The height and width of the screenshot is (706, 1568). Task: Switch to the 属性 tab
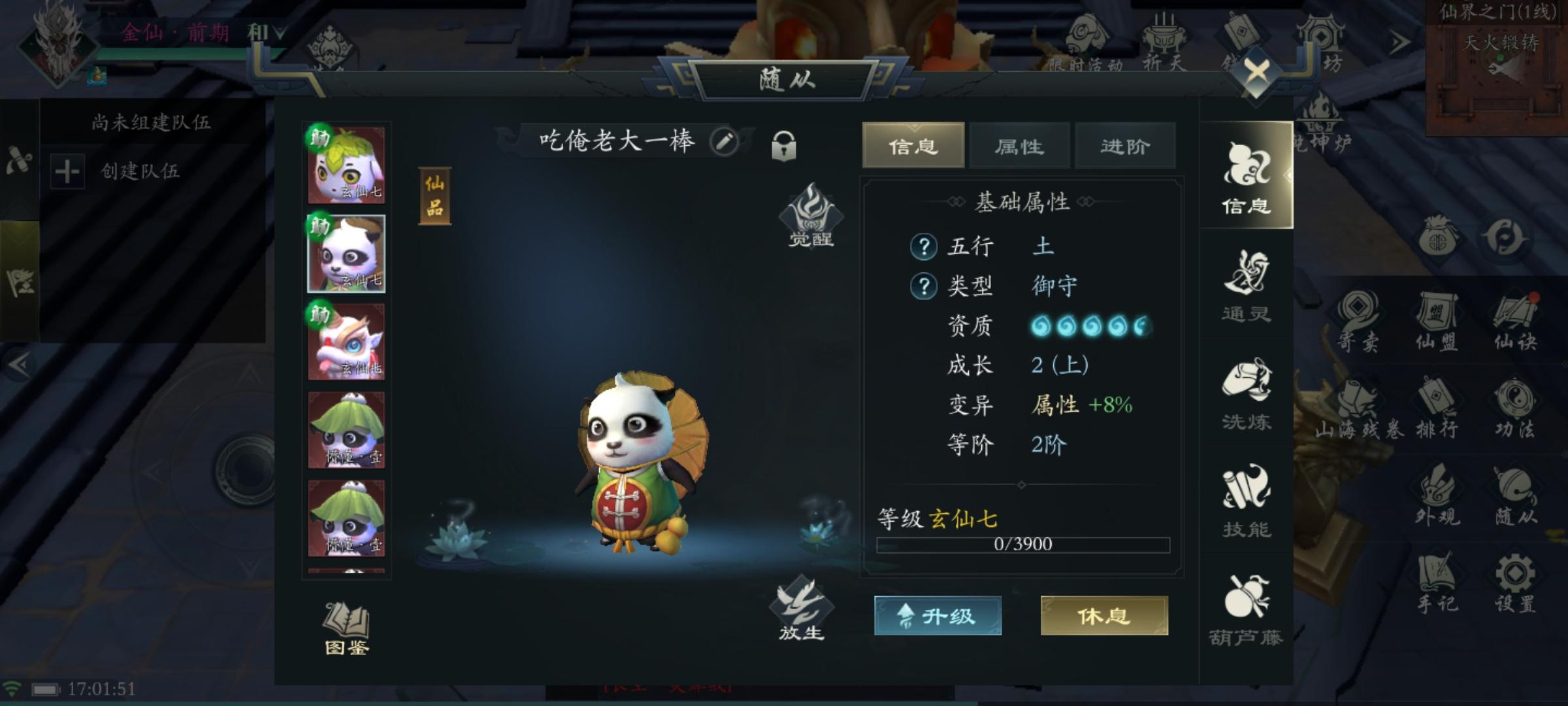tap(1019, 146)
